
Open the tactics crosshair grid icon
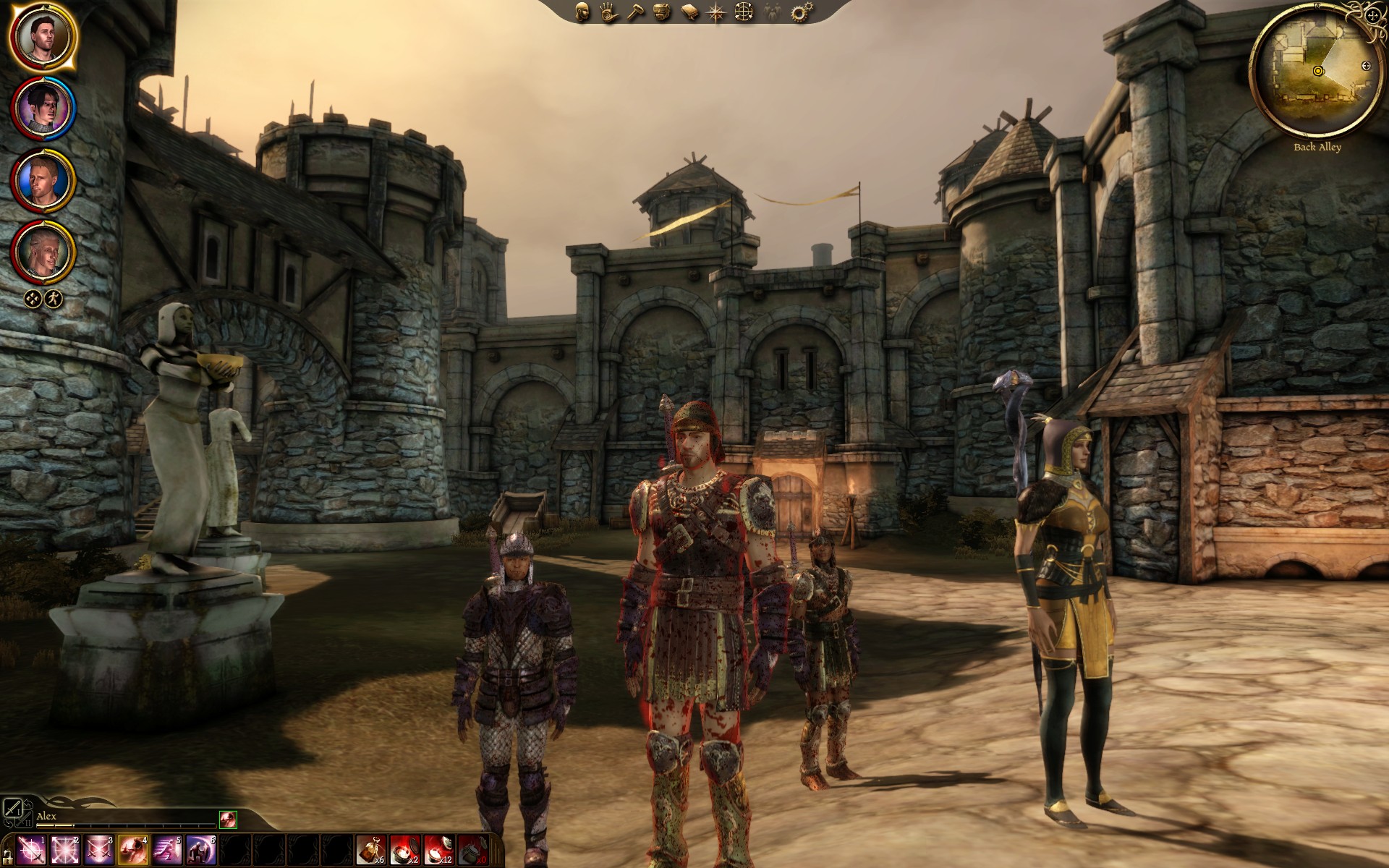743,12
